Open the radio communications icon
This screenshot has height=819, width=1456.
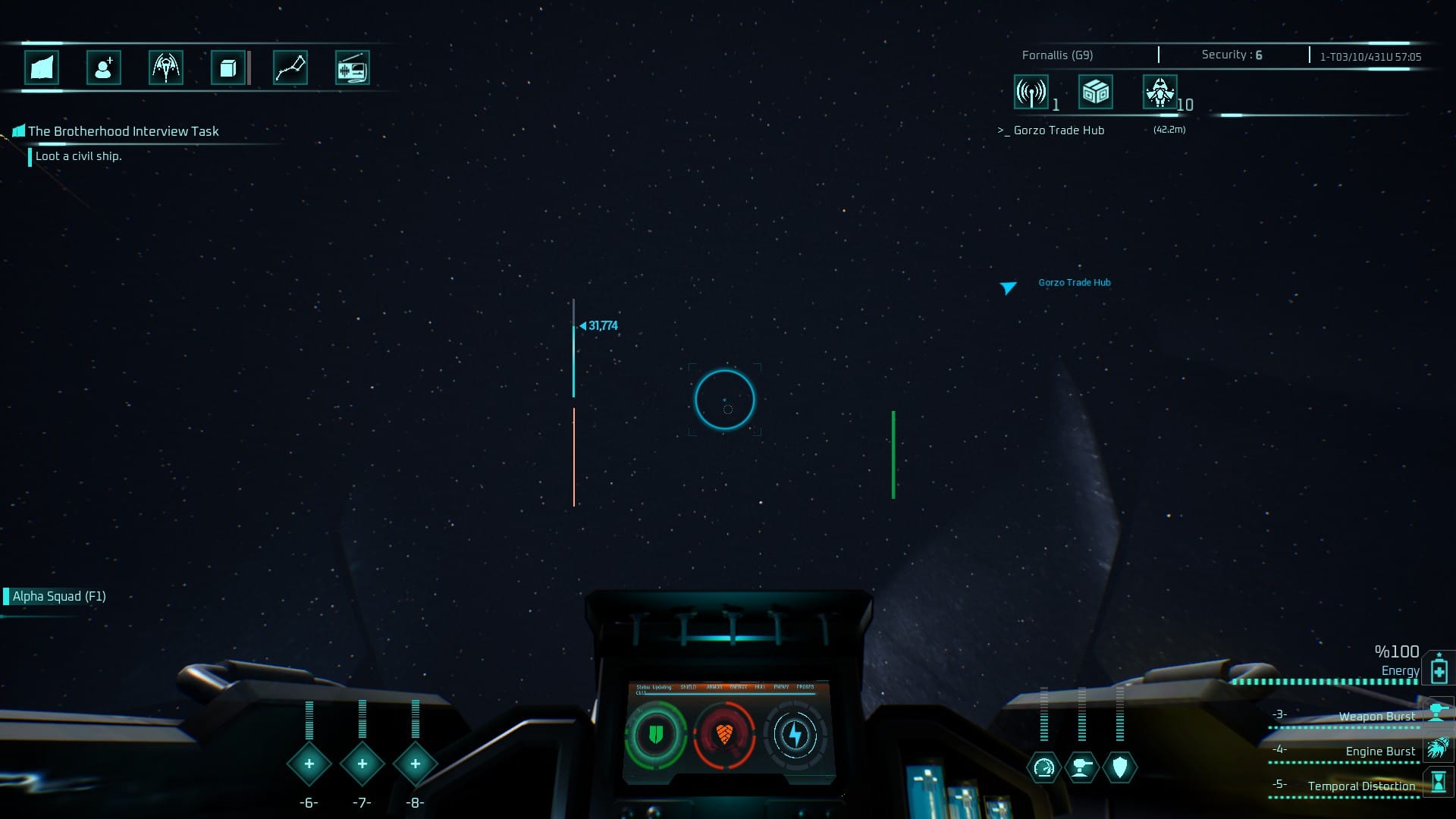click(x=353, y=67)
